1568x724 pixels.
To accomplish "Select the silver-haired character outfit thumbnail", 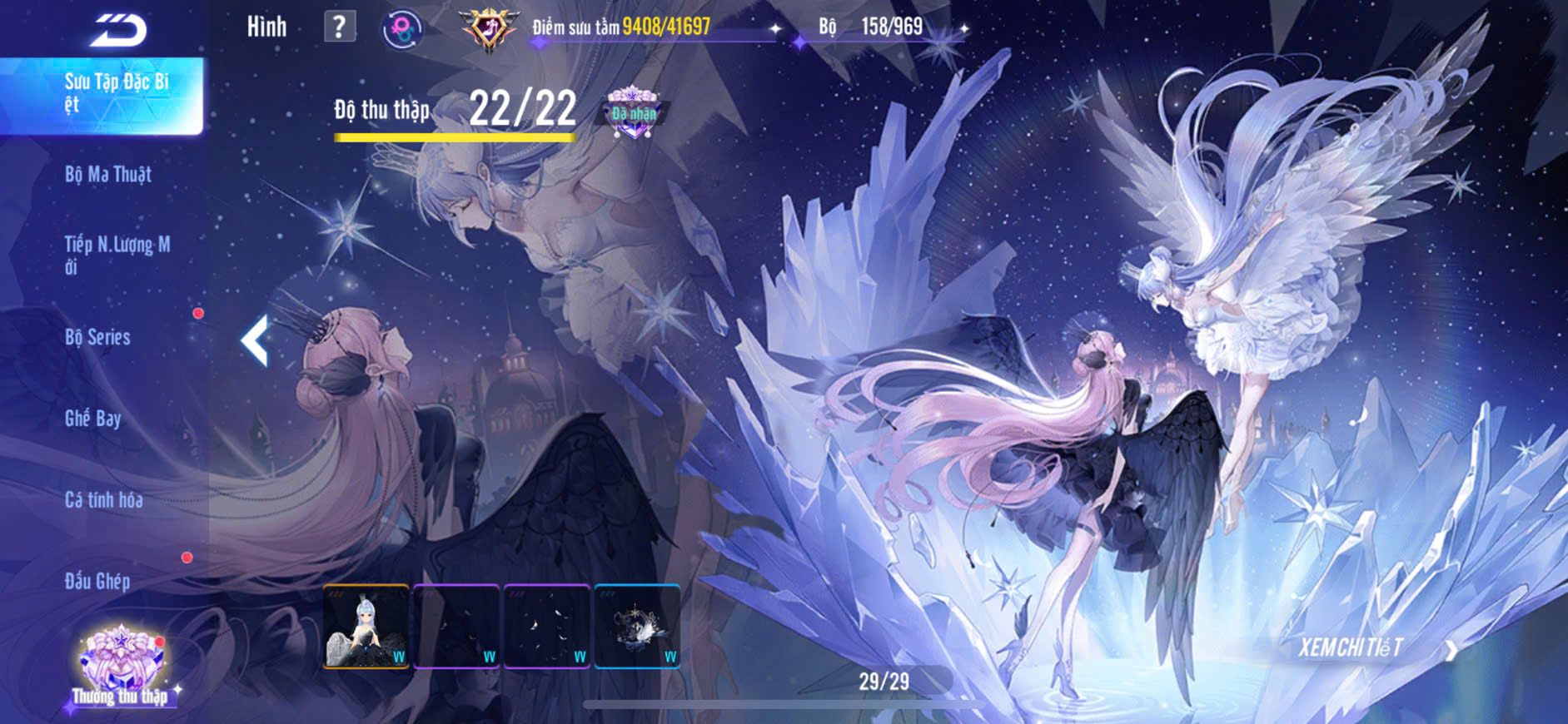I will pos(366,627).
